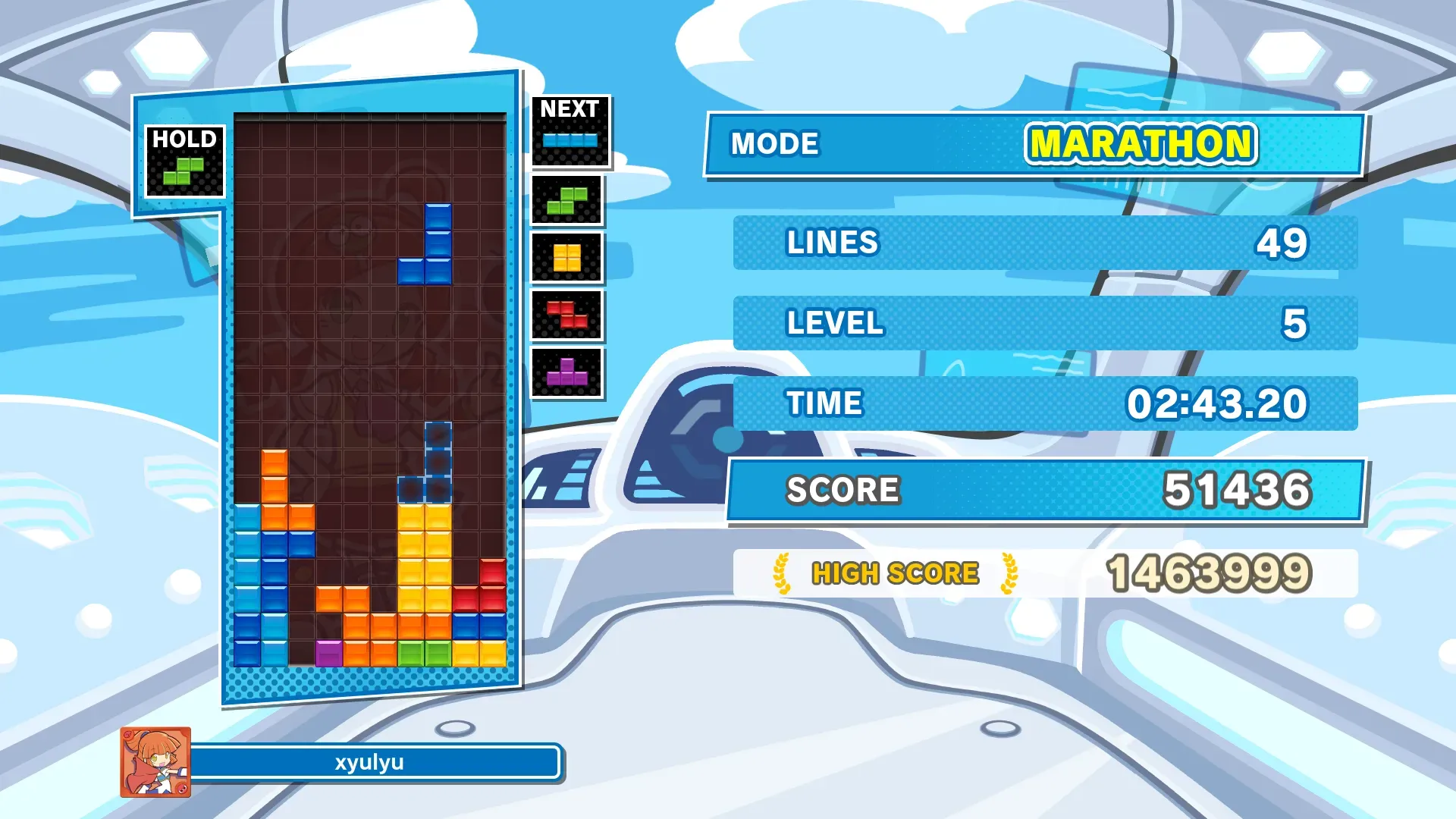Pick the red Z-piece in the queue

pyautogui.click(x=566, y=315)
